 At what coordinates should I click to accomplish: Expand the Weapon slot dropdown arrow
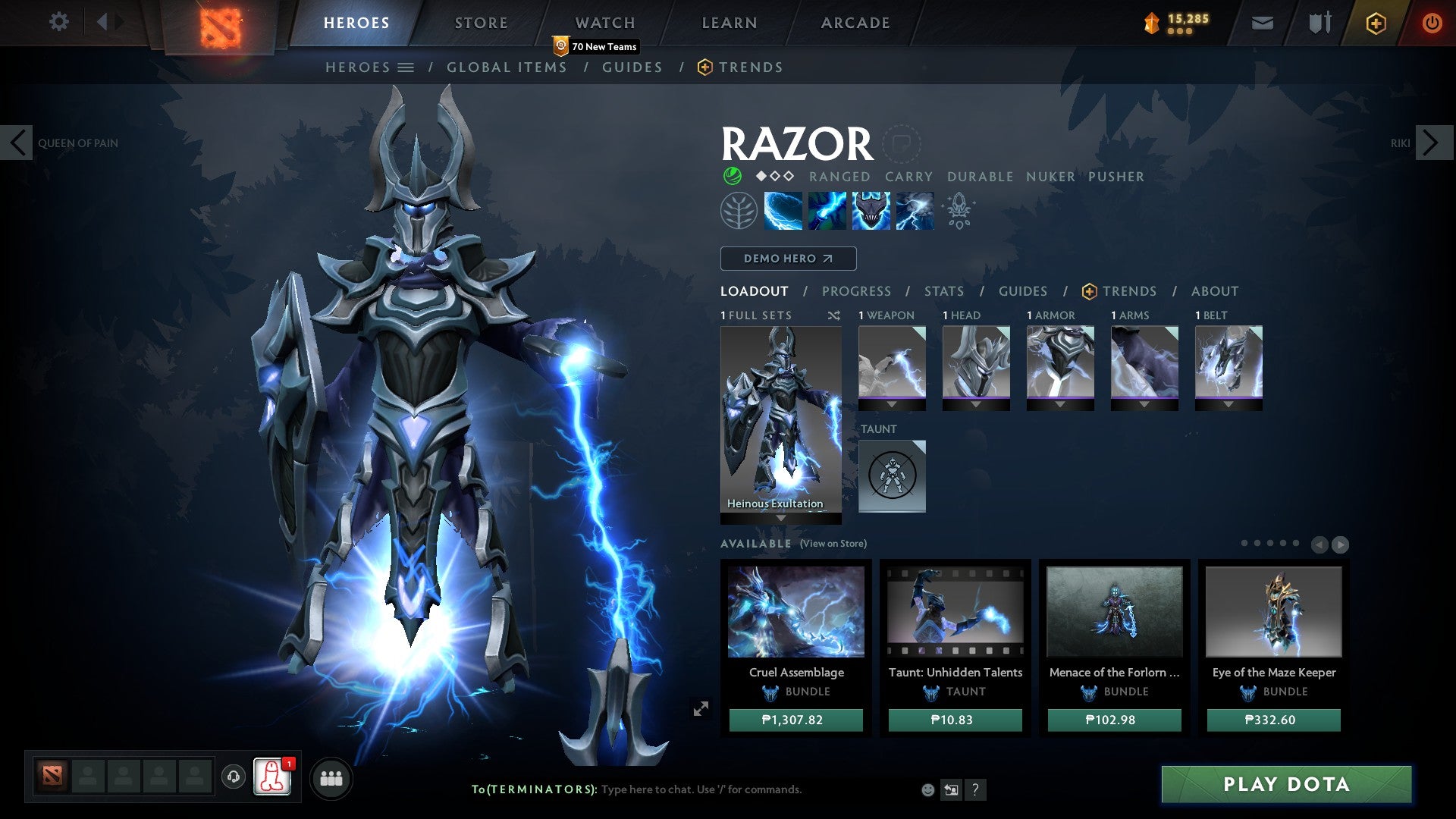pyautogui.click(x=892, y=405)
